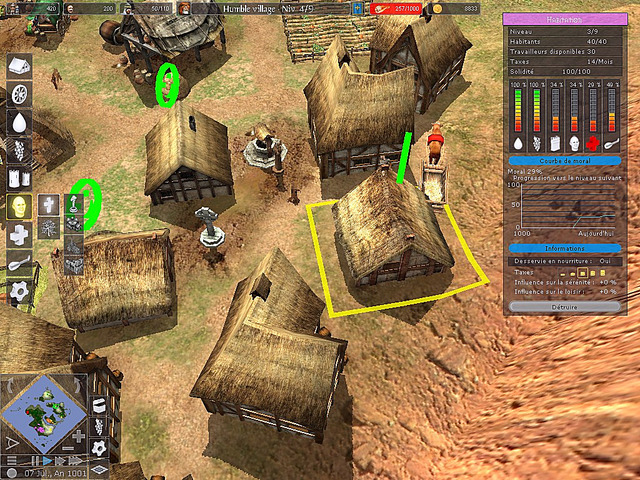The height and width of the screenshot is (480, 640).
Task: Open the house build category
Action: click(x=18, y=67)
